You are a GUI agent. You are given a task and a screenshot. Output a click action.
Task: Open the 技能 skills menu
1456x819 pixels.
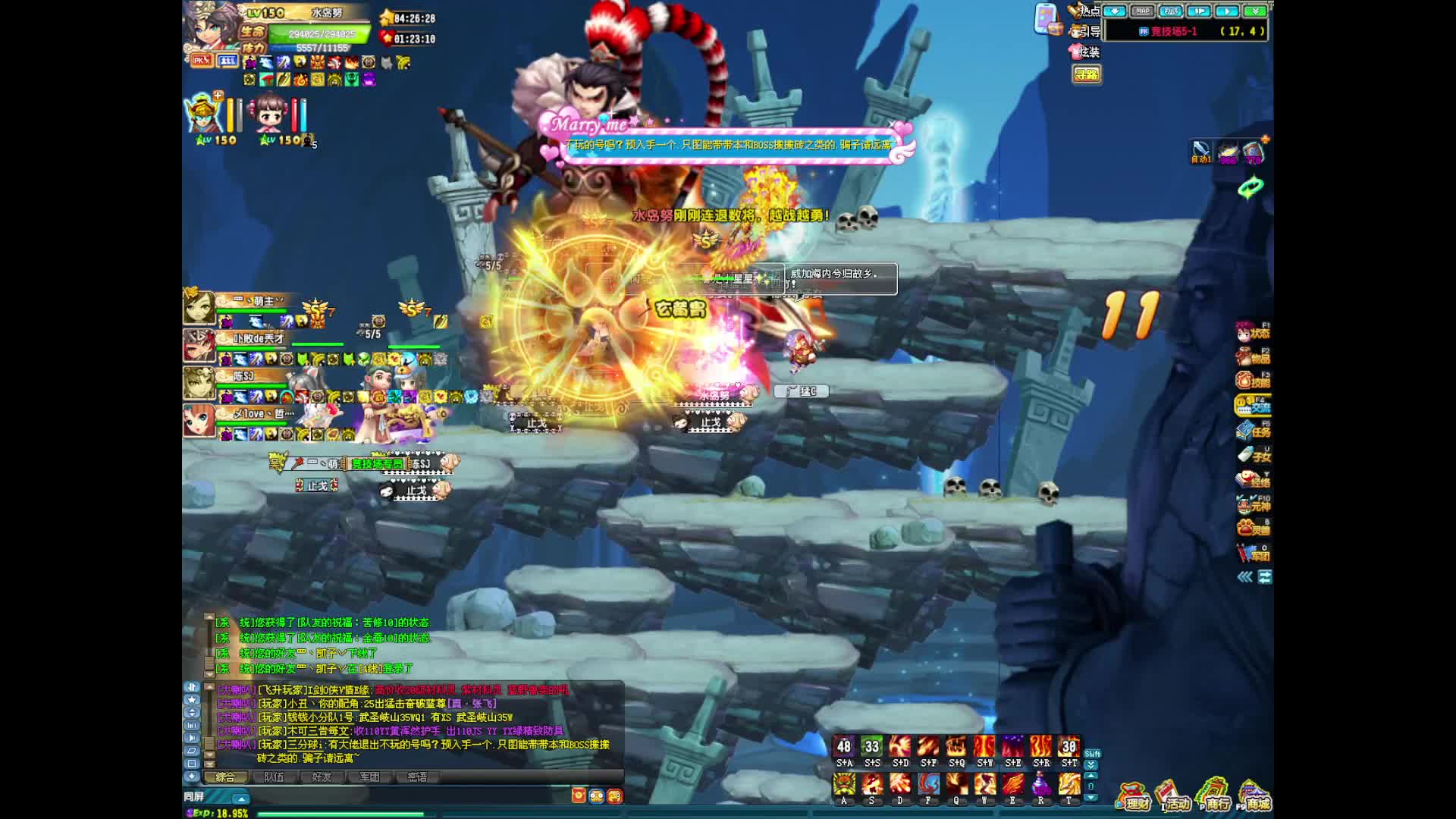(1253, 381)
